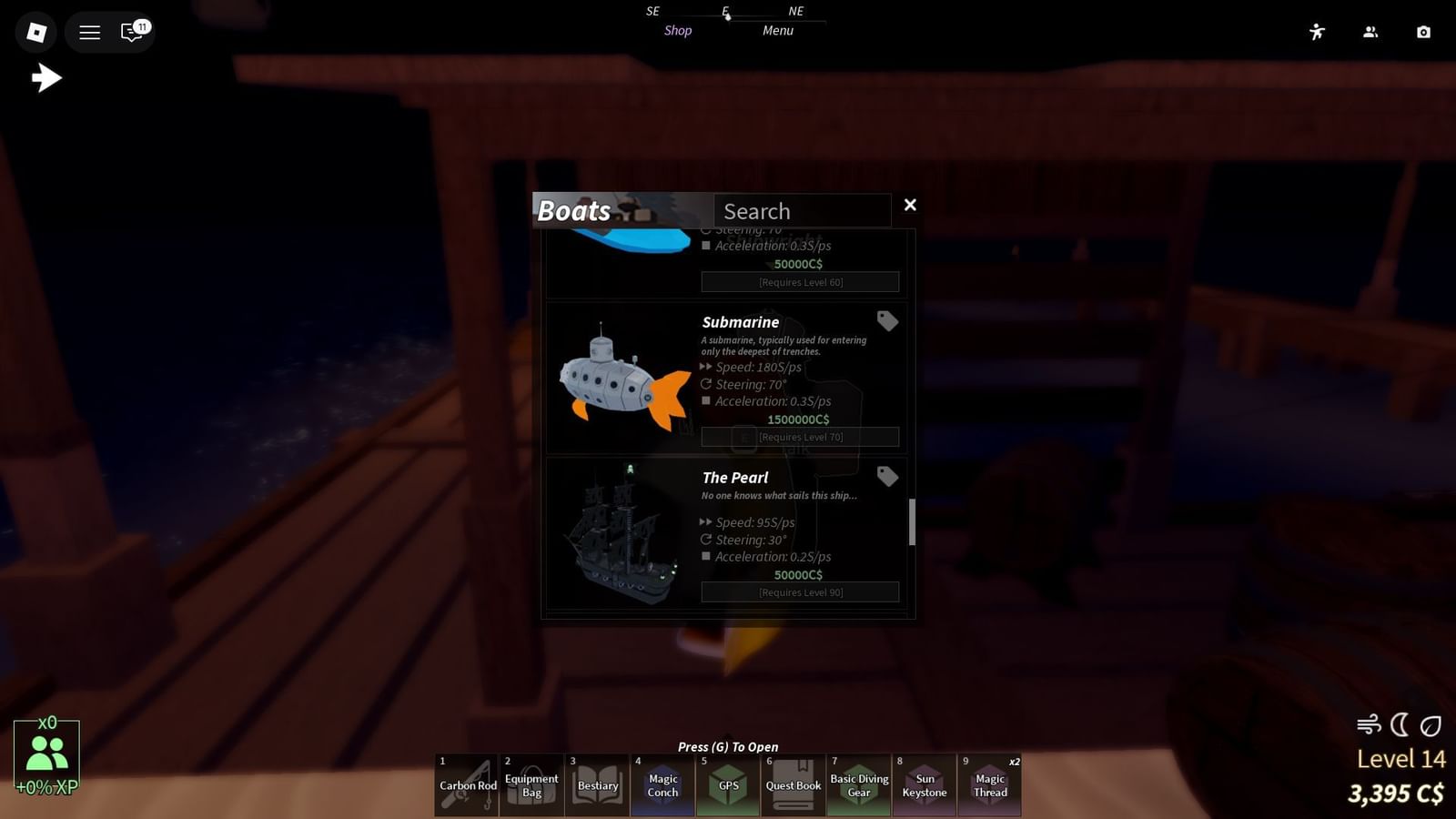Open the players list icon
This screenshot has height=819, width=1456.
[1370, 32]
